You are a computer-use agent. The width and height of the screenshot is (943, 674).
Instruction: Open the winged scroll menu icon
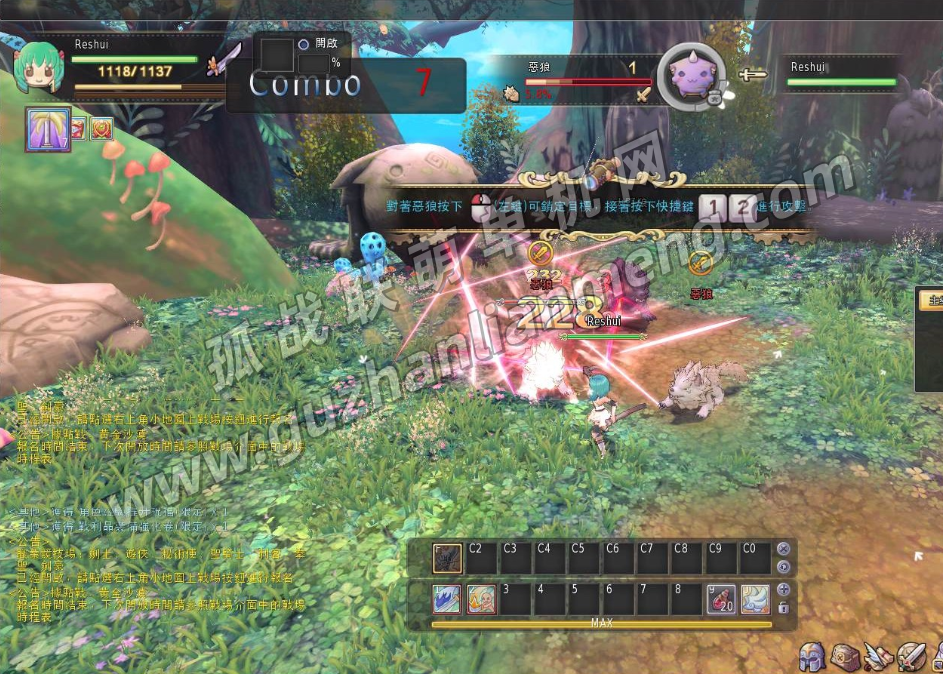(x=878, y=657)
